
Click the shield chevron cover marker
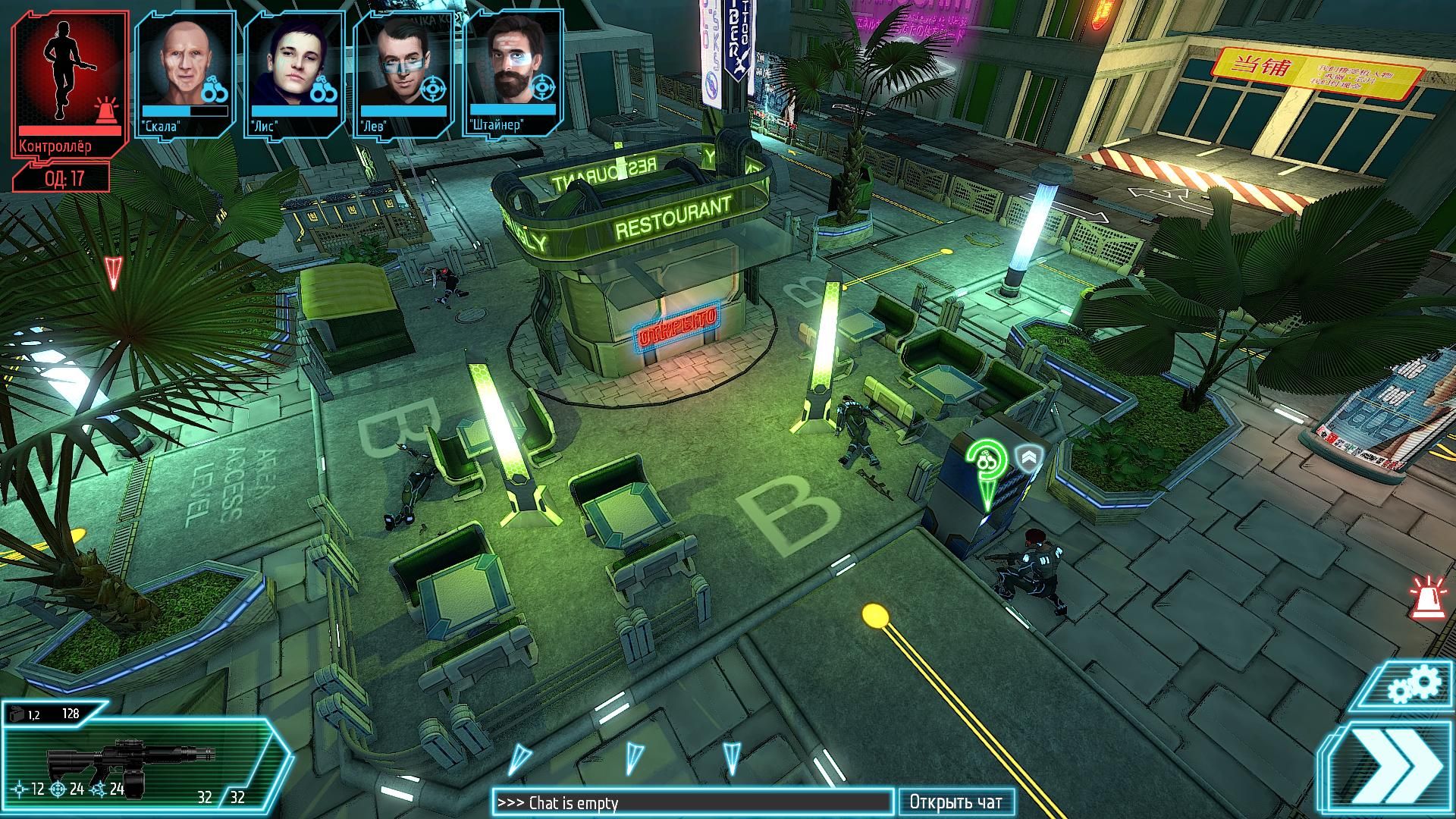(x=1029, y=458)
